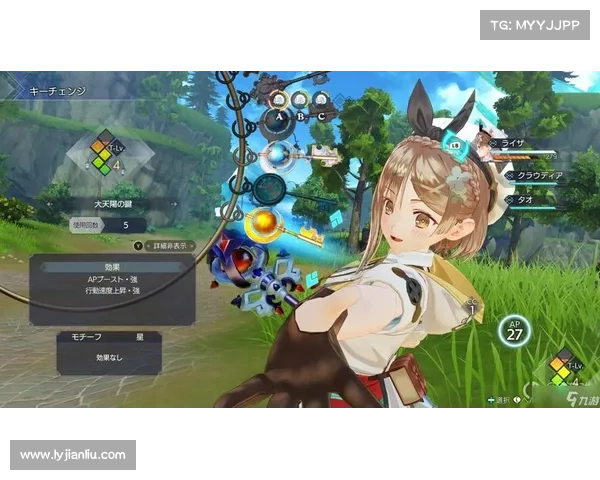Toggle the 詳細非表示 details option
This screenshot has width=600, height=480.
click(x=161, y=244)
